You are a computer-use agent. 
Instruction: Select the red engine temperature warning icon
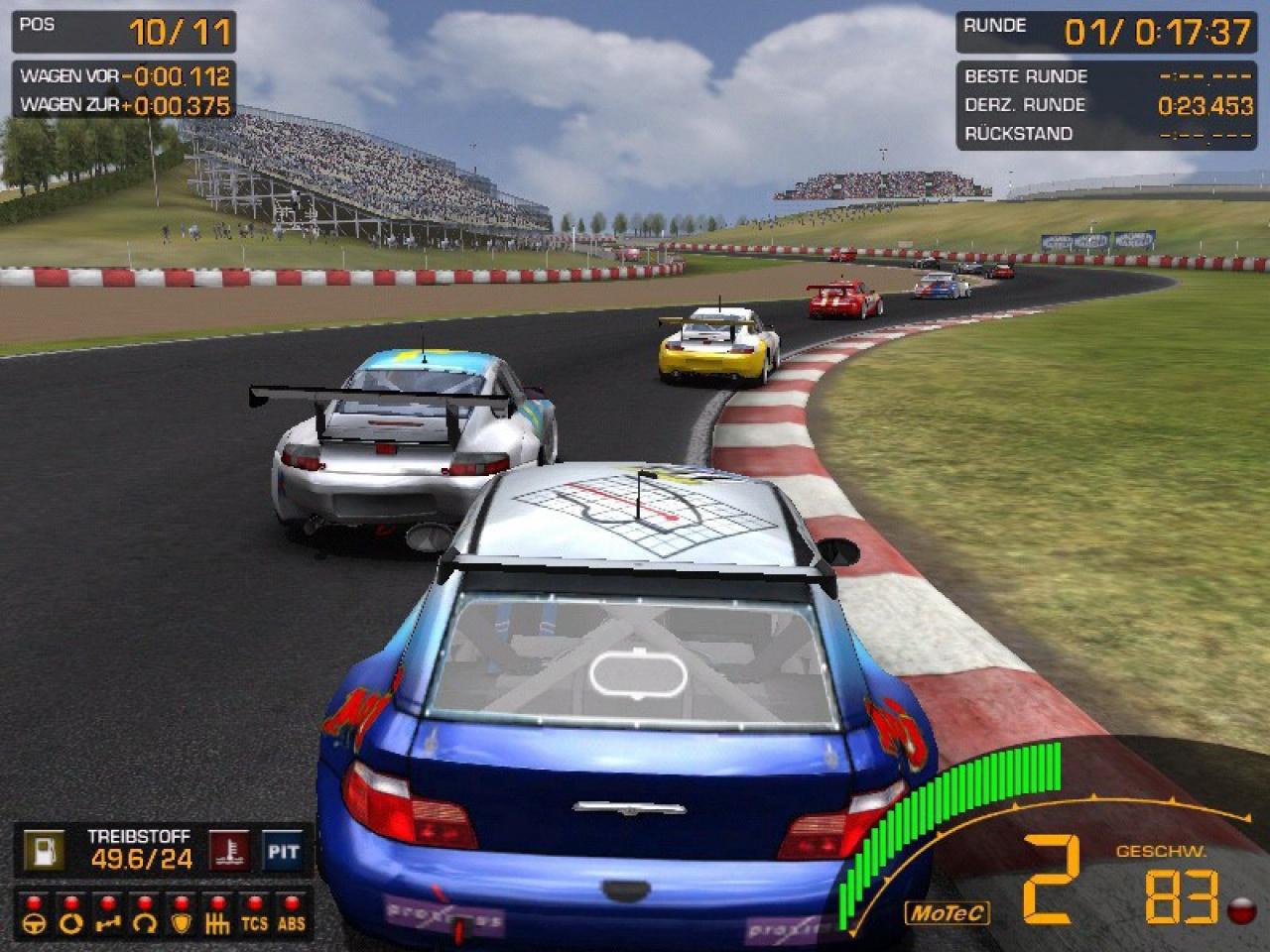(x=229, y=851)
